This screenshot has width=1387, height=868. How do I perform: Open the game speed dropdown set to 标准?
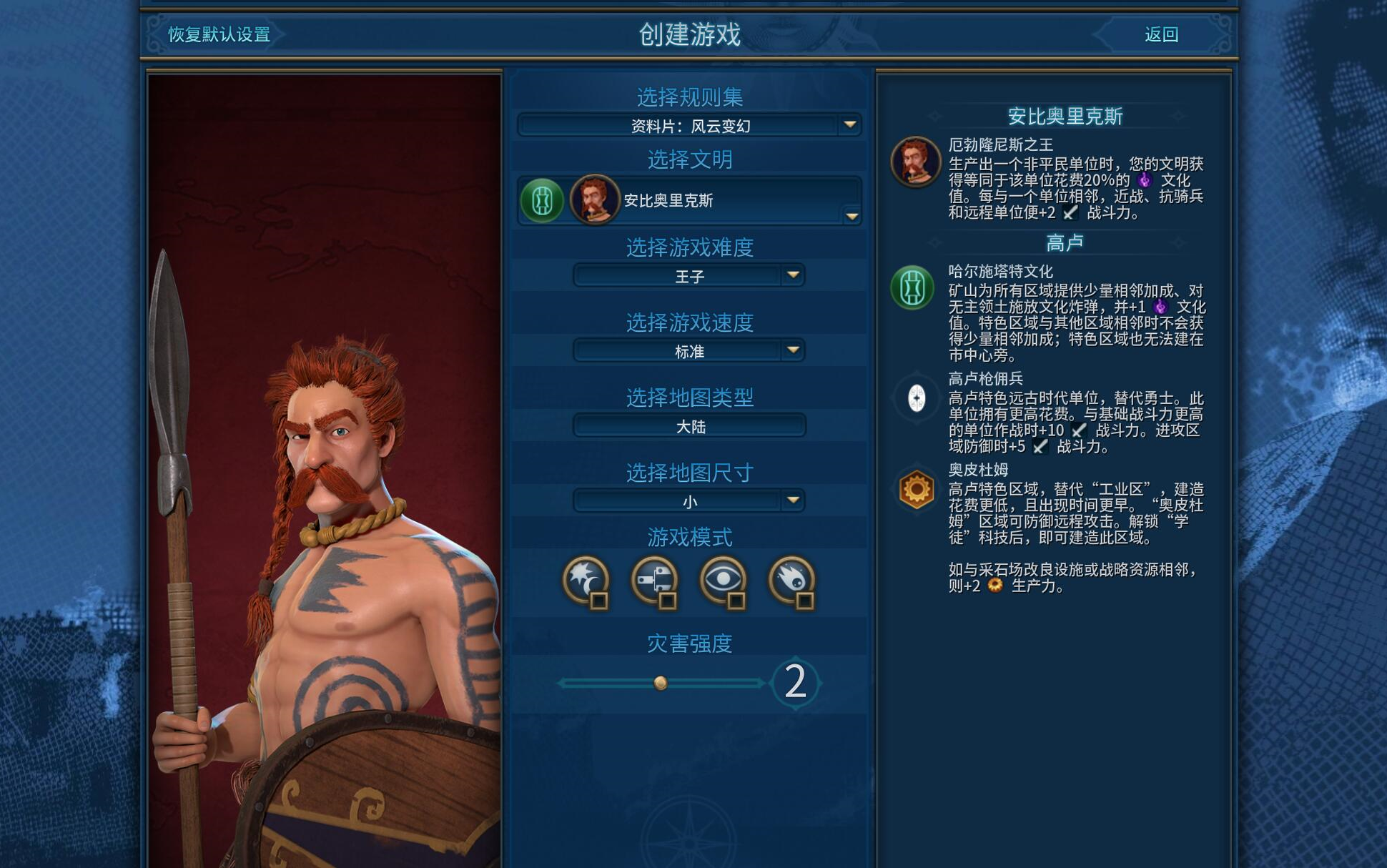(x=689, y=351)
